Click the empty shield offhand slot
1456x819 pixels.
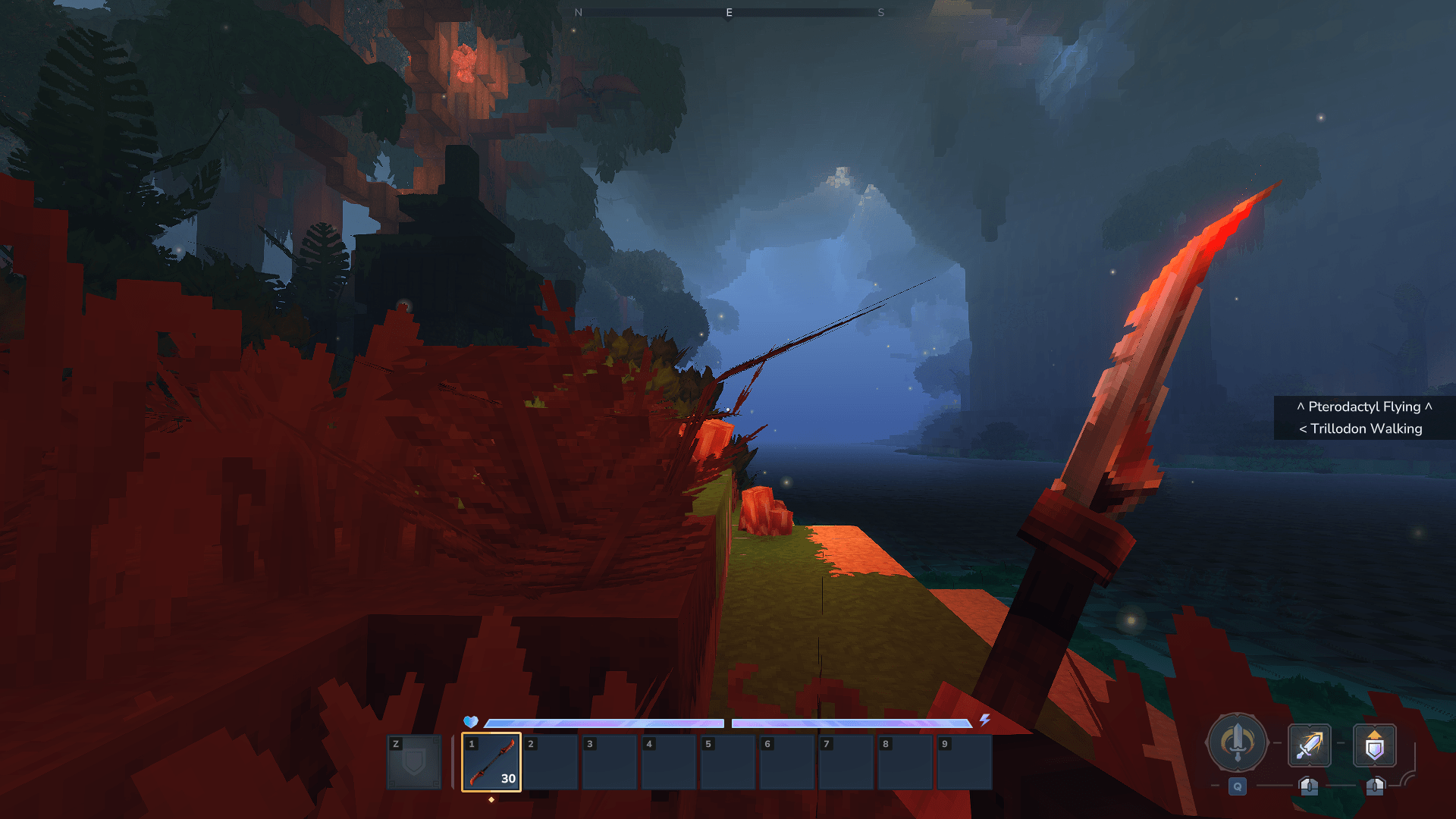click(x=414, y=761)
